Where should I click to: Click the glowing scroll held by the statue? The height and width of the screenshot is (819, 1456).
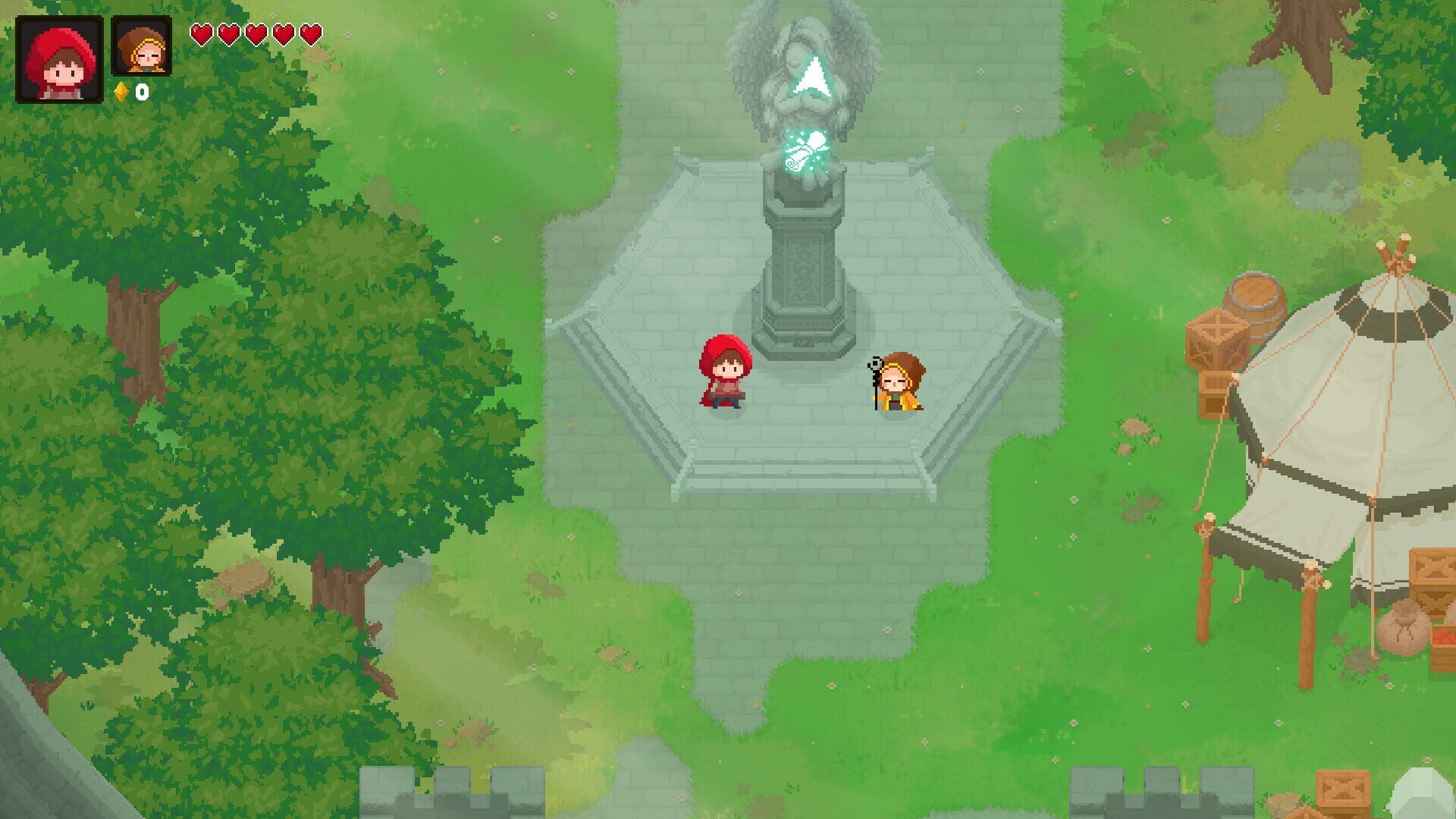click(x=805, y=152)
